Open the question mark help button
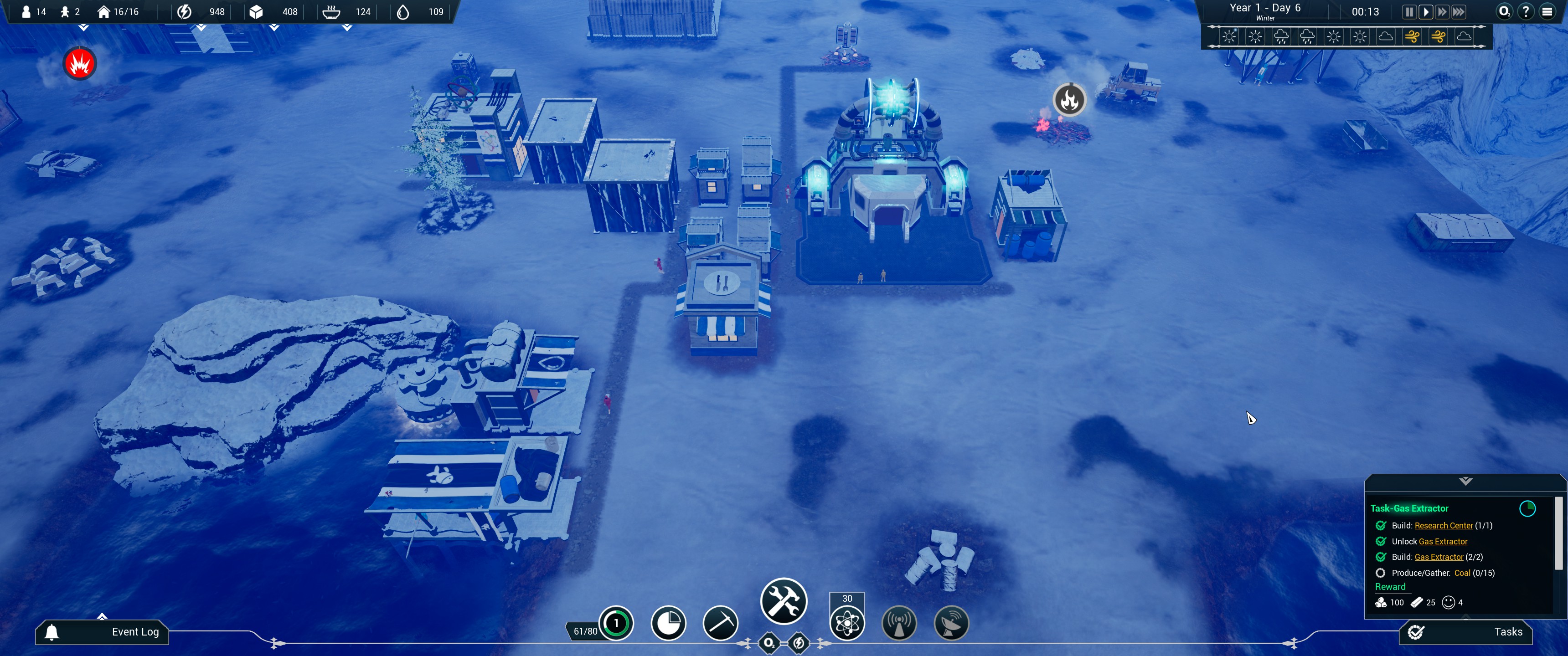 (x=1526, y=12)
